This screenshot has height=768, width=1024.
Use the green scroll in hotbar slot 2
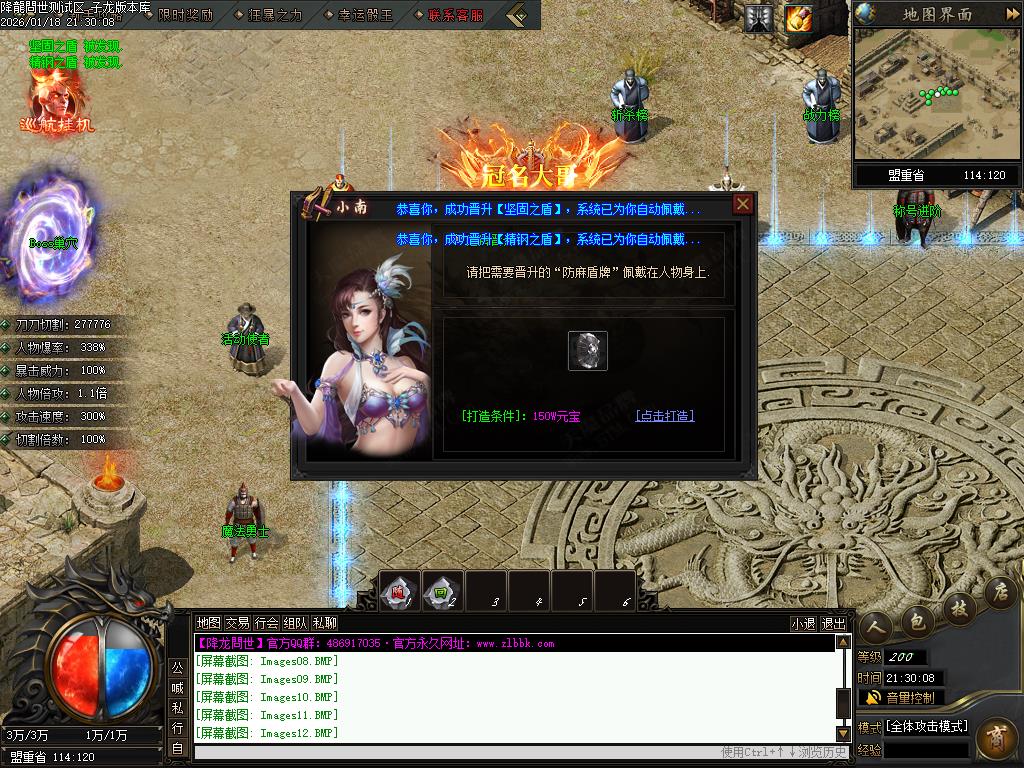tap(443, 591)
